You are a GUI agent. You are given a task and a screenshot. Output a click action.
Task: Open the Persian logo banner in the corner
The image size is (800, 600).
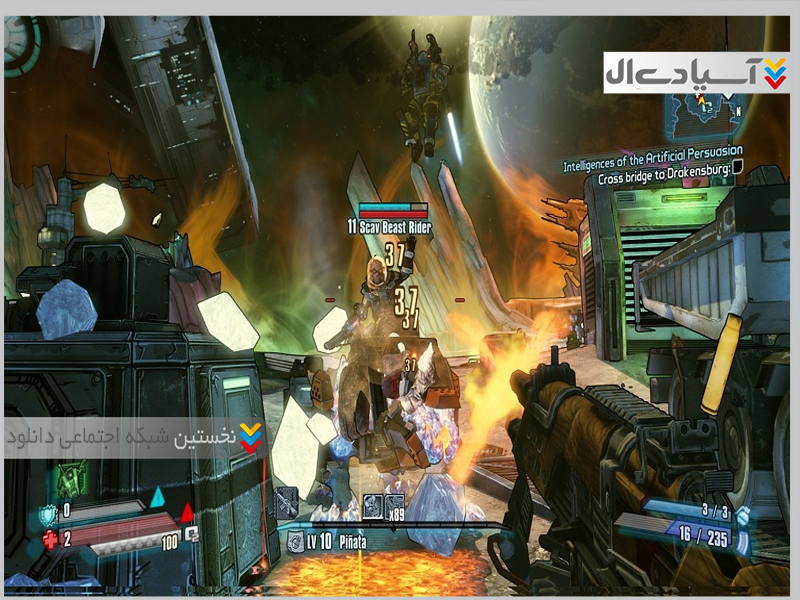696,72
